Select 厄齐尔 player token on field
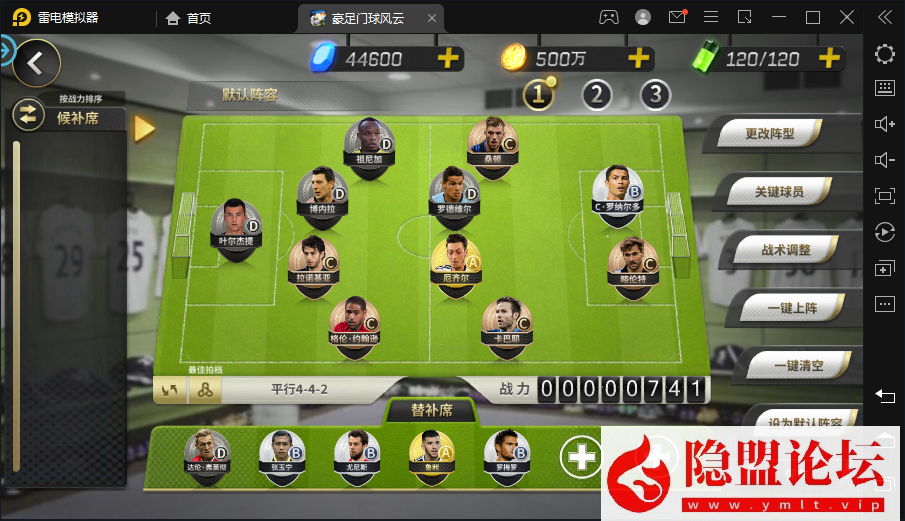This screenshot has height=521, width=905. pyautogui.click(x=455, y=258)
